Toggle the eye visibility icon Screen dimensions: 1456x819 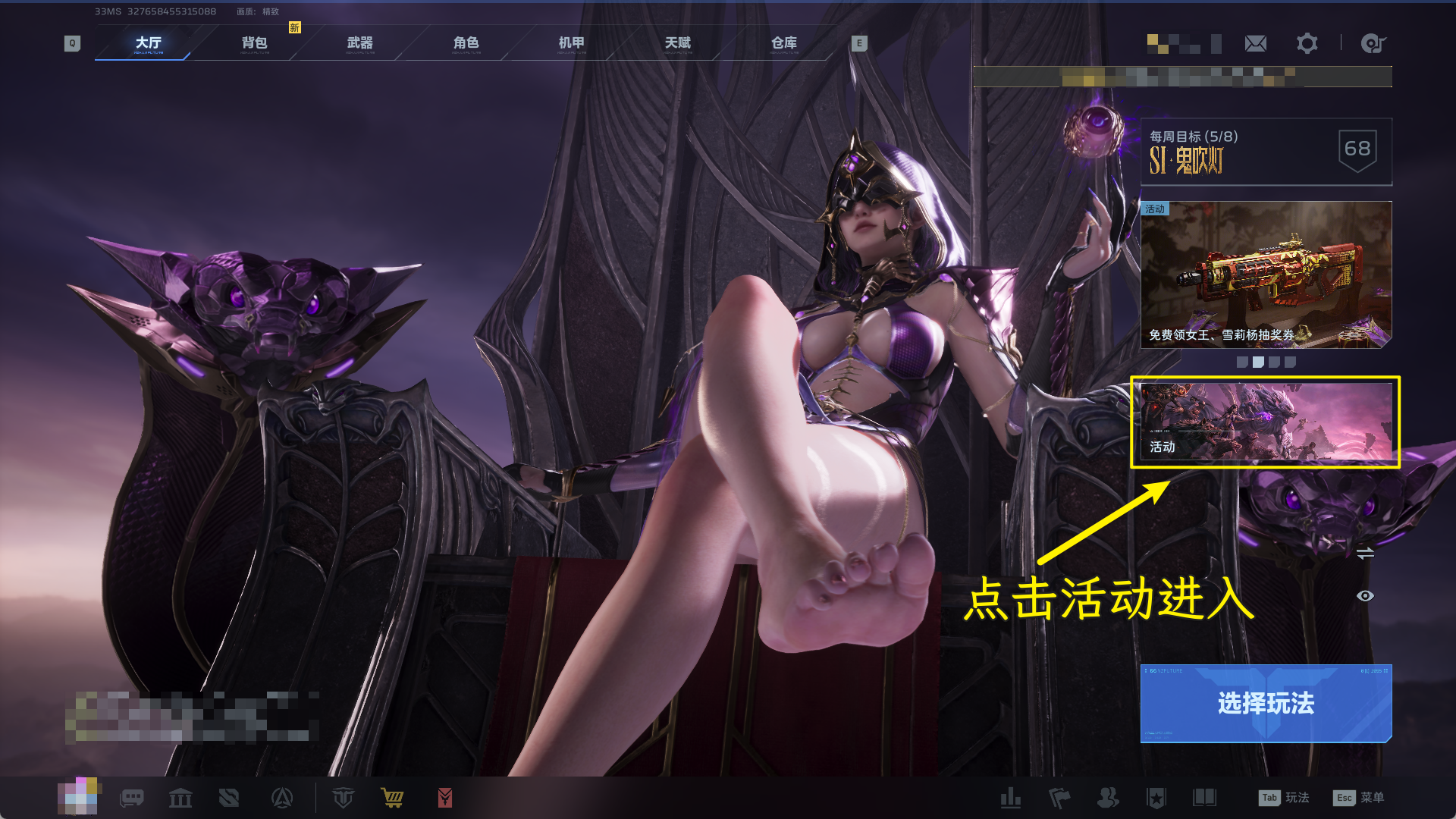1366,596
